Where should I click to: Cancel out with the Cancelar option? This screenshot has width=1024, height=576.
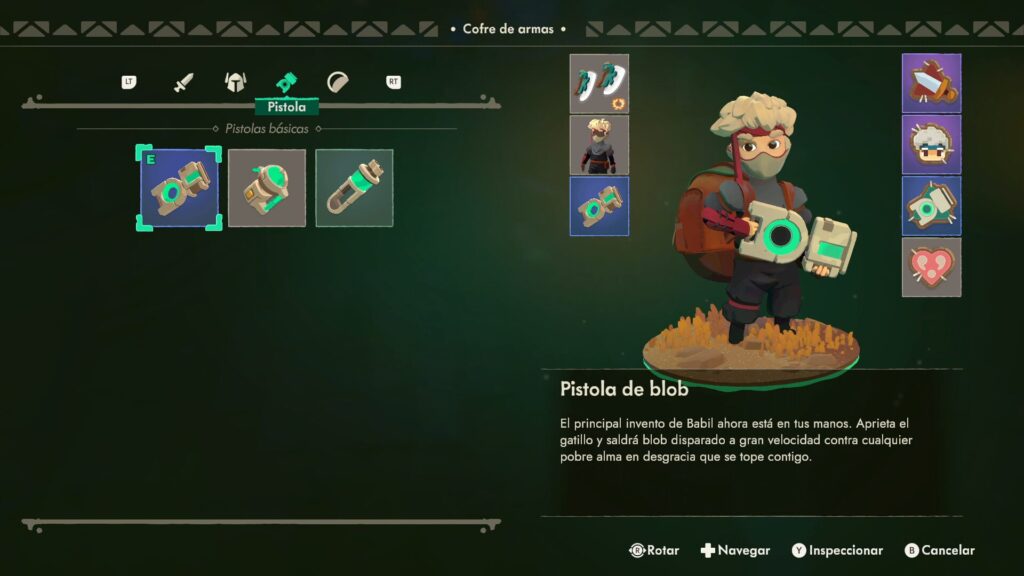939,550
